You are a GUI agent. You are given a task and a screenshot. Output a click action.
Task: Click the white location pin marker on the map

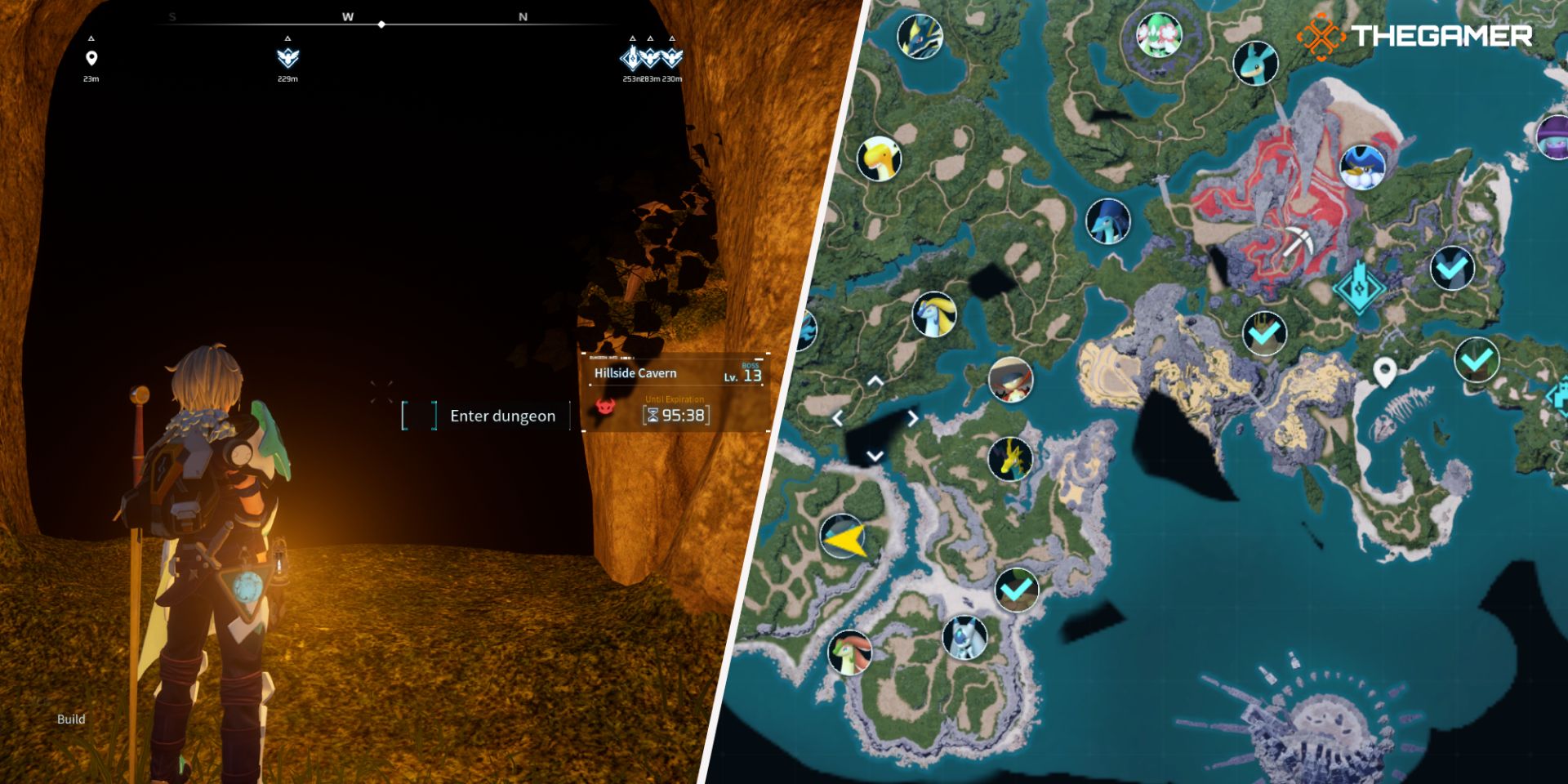pos(1384,369)
